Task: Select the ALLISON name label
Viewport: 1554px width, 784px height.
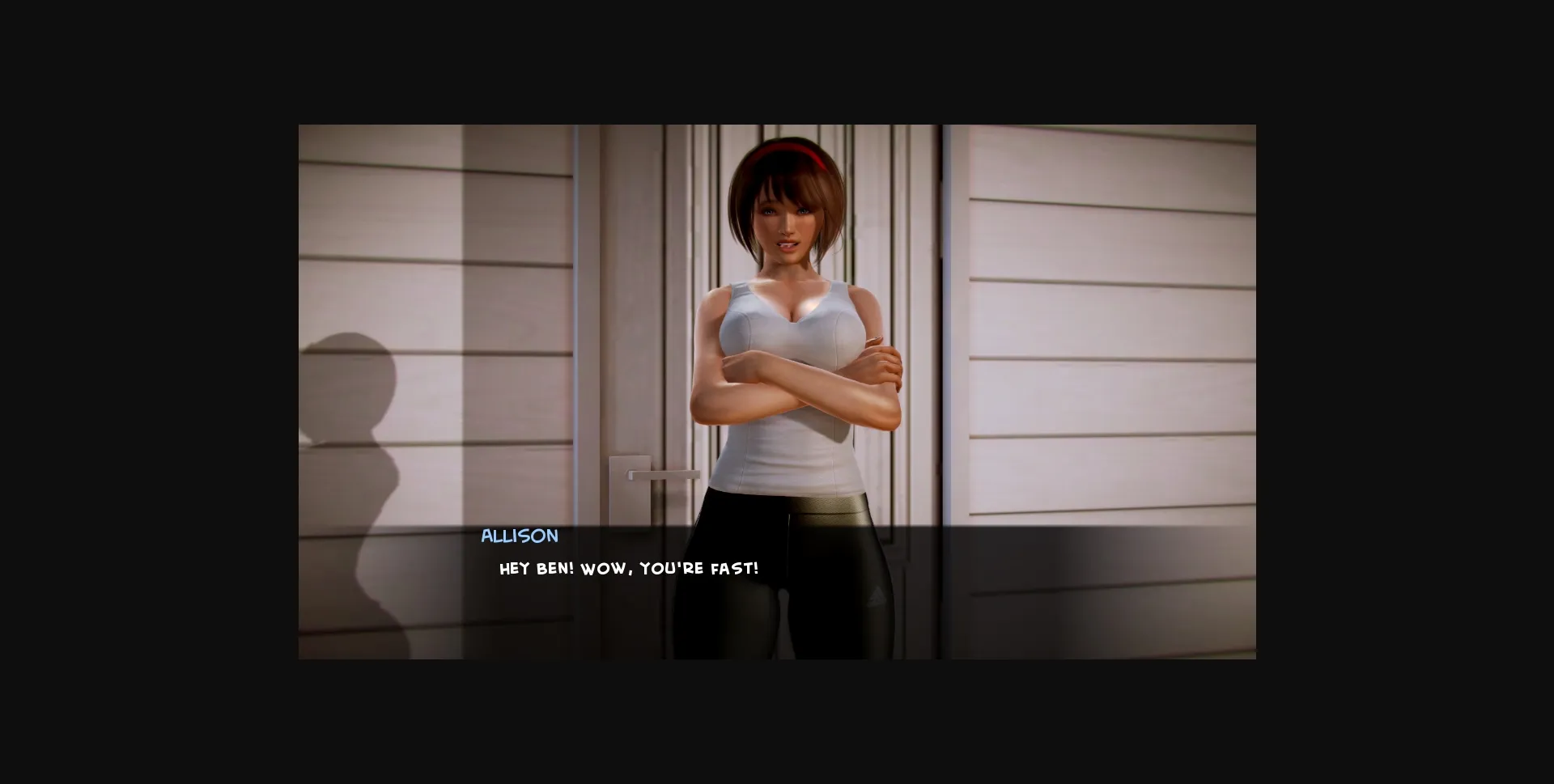Action: [x=519, y=536]
